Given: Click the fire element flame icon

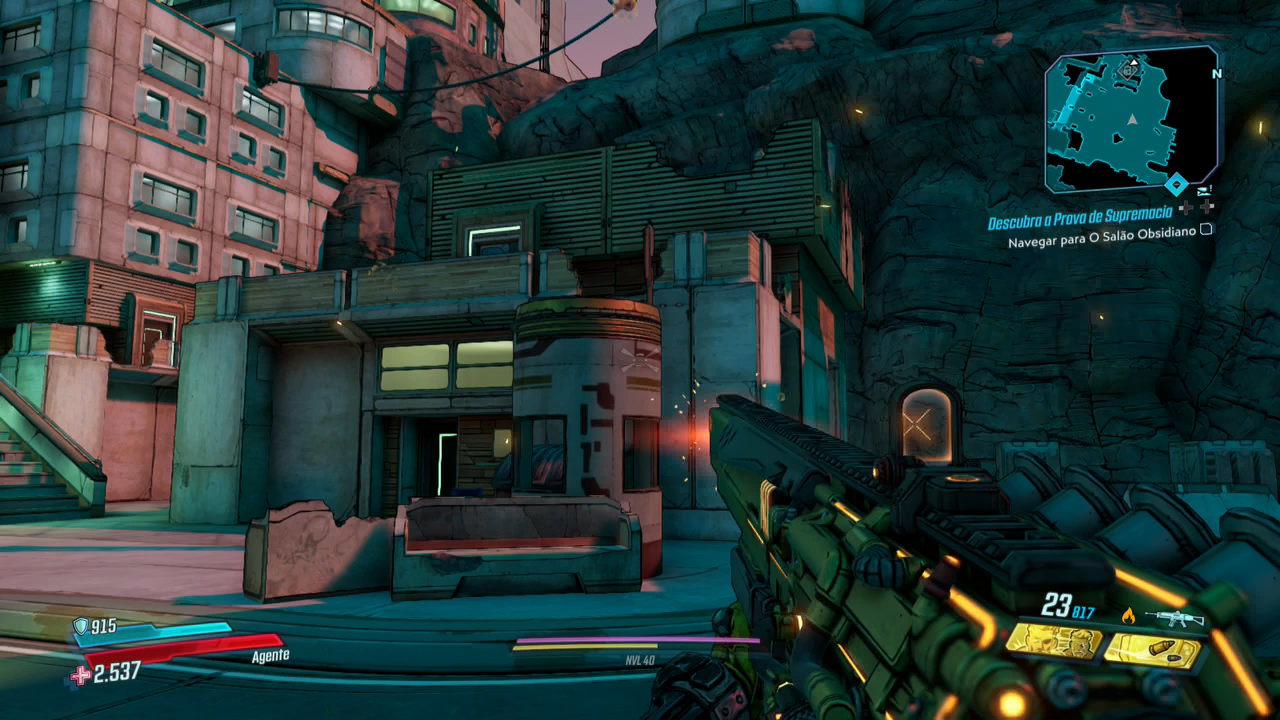Looking at the screenshot, I should click(1128, 616).
